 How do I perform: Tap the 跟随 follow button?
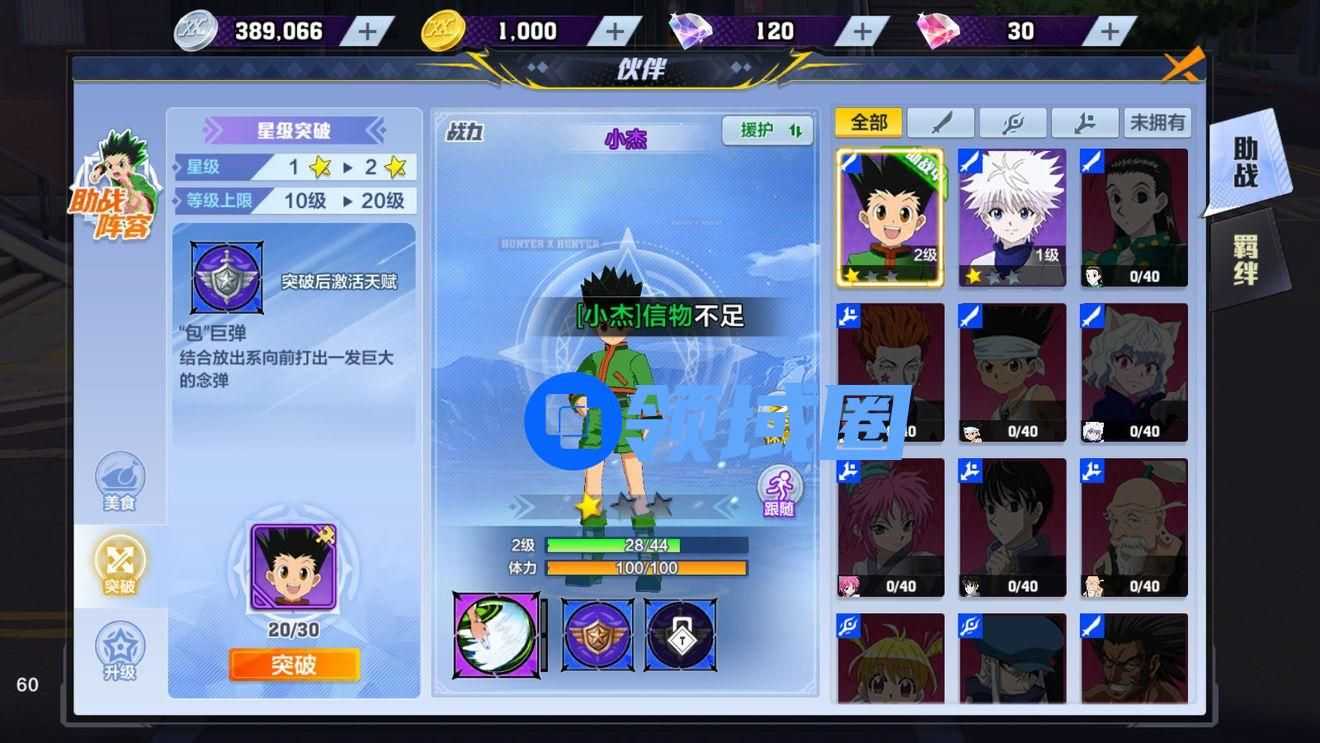click(x=779, y=491)
